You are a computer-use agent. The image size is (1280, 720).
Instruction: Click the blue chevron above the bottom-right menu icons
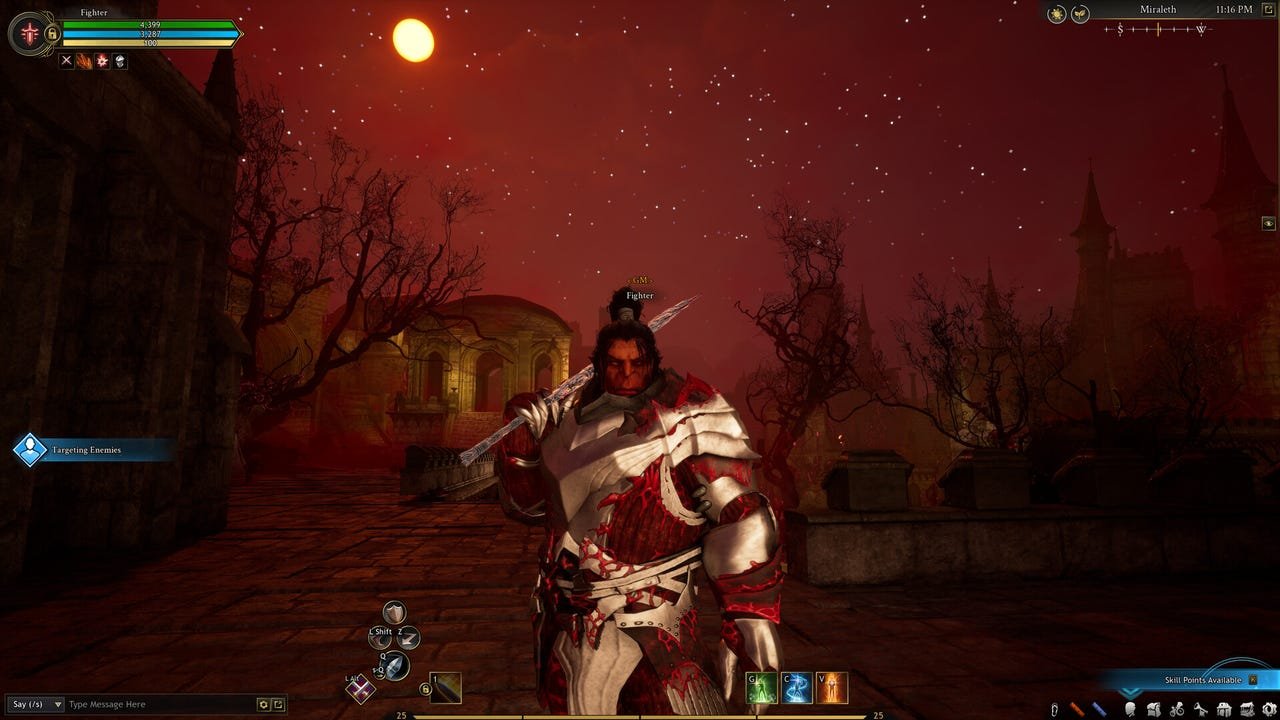(x=1131, y=693)
